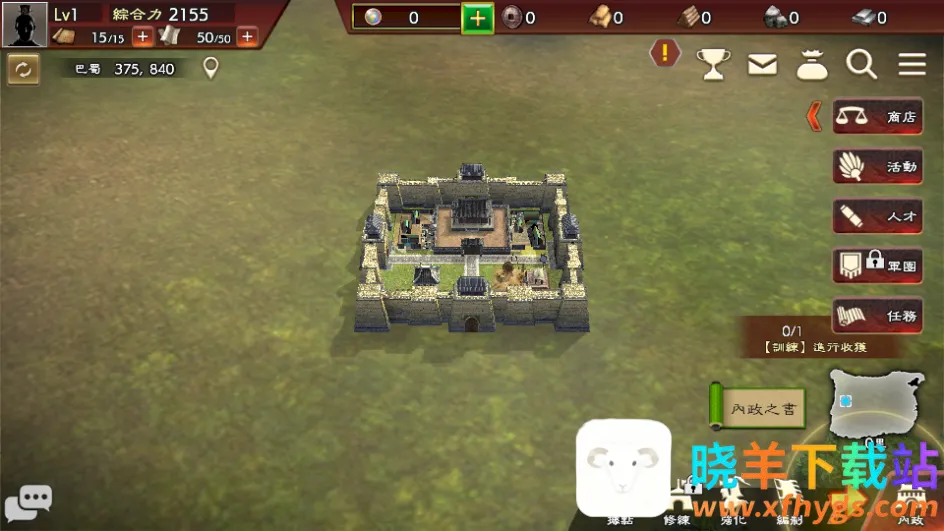Open the 任務 quest list

click(x=878, y=315)
